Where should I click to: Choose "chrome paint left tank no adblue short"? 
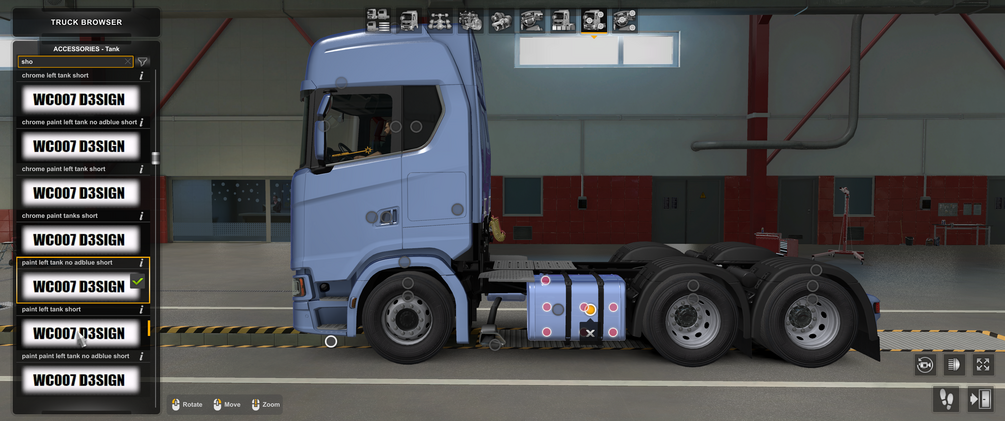pos(79,146)
